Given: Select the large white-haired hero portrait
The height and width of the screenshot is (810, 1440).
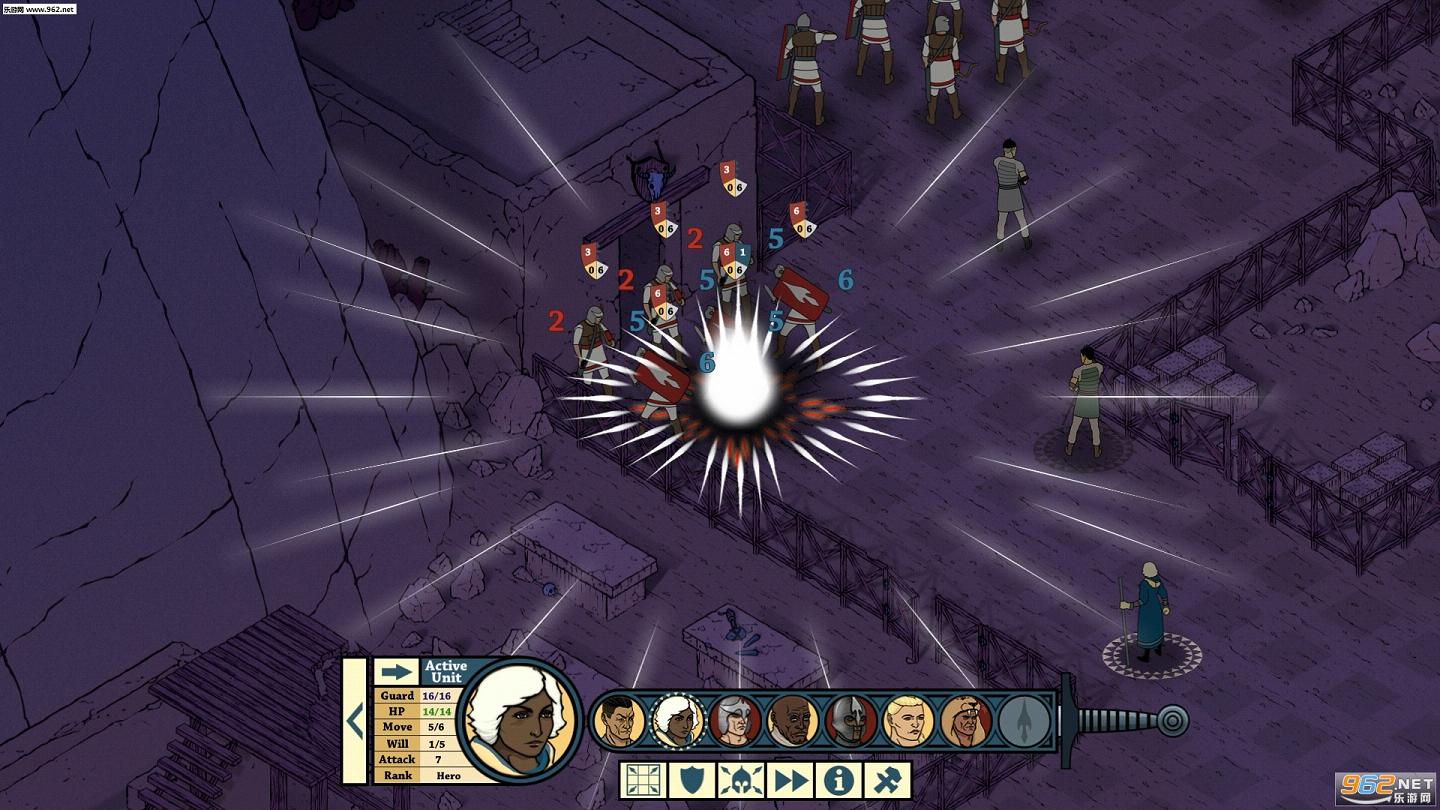Looking at the screenshot, I should (522, 720).
